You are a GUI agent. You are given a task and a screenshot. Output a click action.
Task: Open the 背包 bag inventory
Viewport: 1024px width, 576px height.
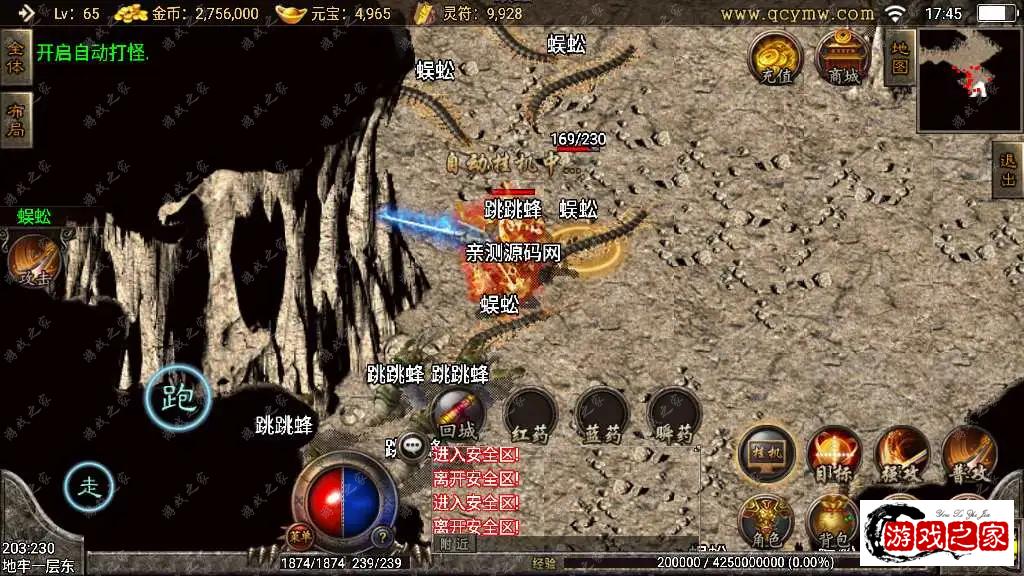tap(834, 521)
